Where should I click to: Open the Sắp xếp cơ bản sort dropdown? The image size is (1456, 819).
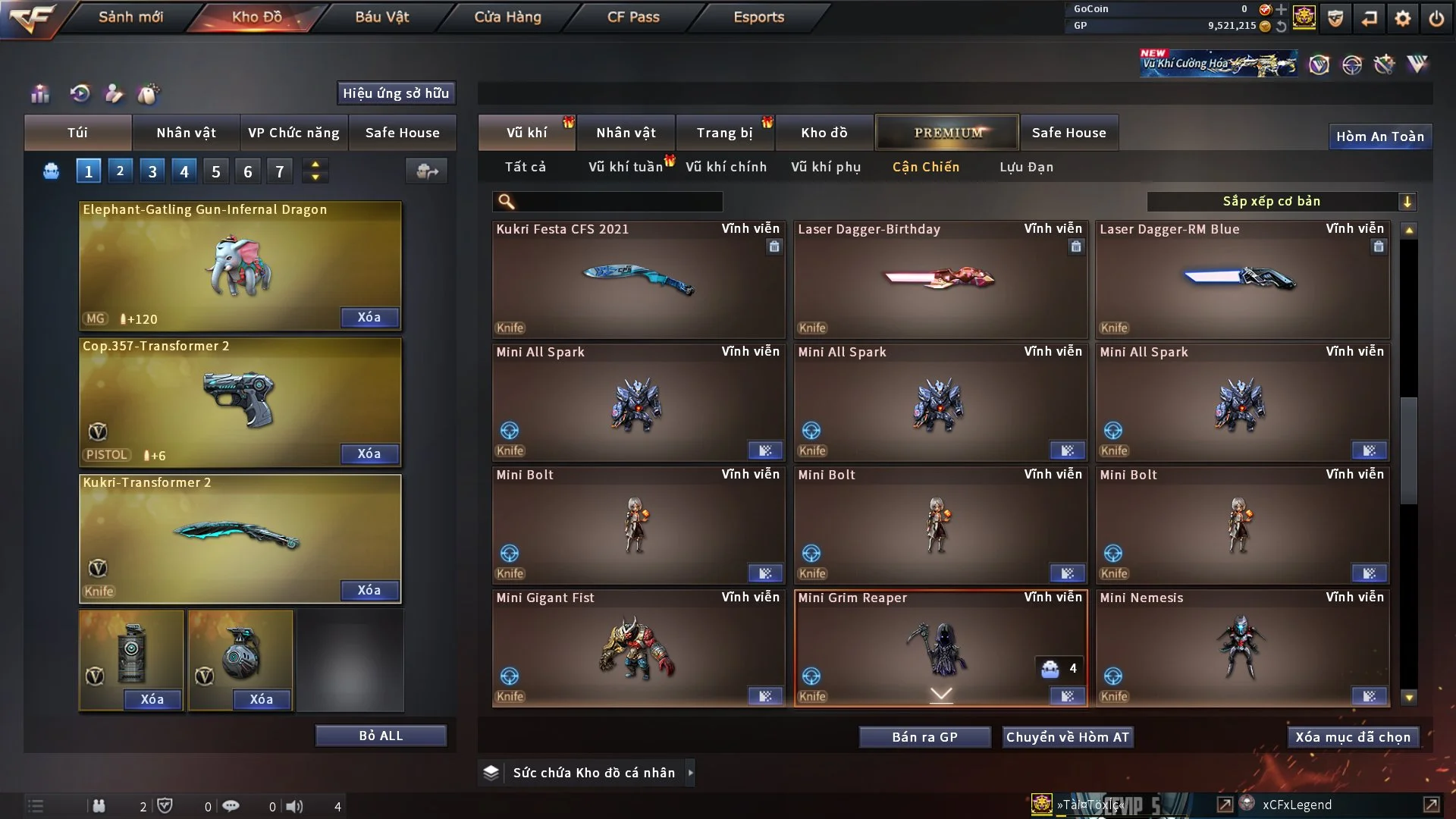(1281, 201)
